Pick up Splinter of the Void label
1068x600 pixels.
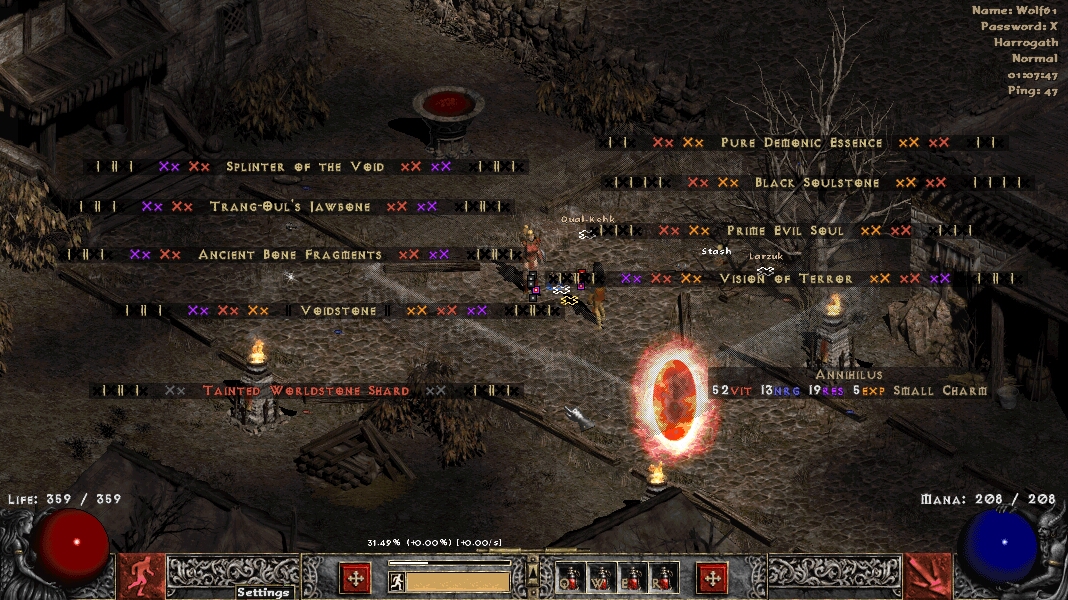click(305, 167)
